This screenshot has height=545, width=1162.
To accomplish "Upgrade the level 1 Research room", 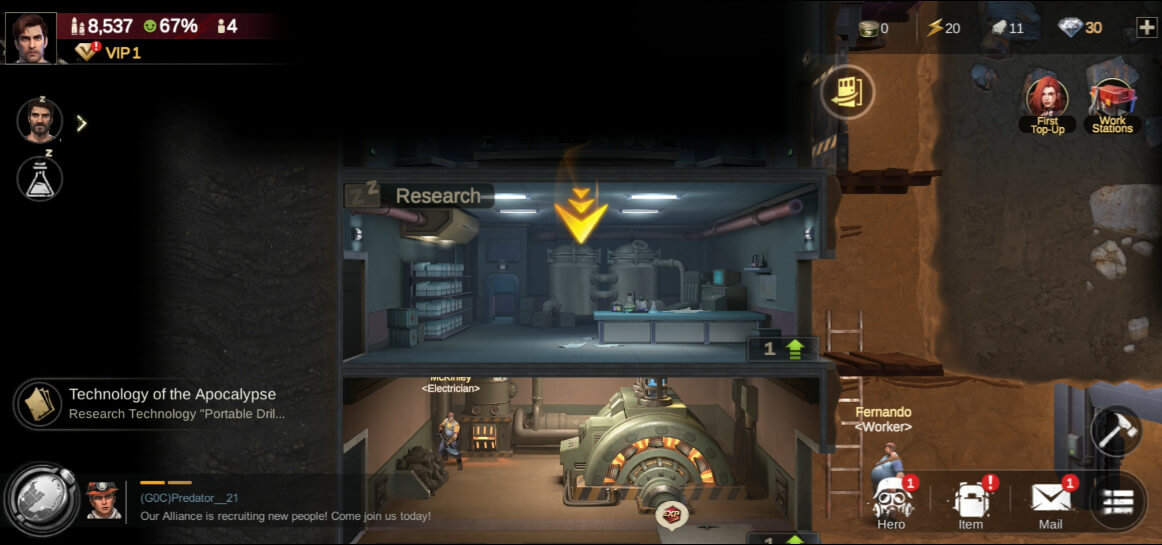I will [783, 349].
